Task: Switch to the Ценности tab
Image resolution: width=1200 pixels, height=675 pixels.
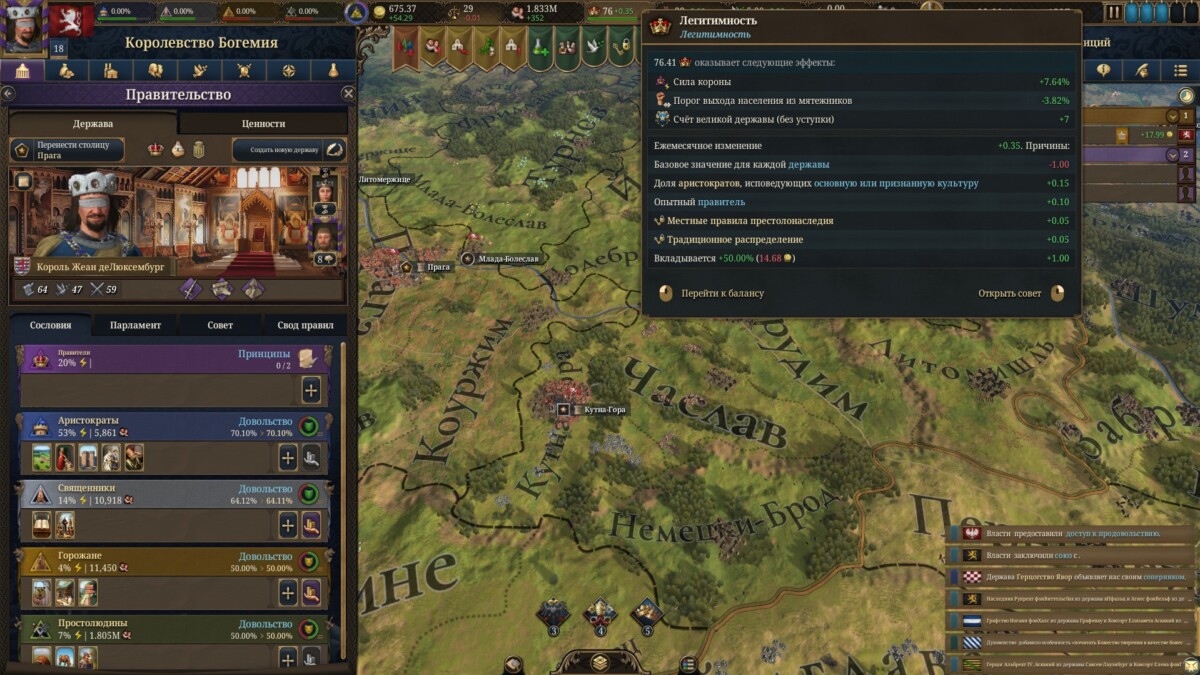Action: (263, 123)
